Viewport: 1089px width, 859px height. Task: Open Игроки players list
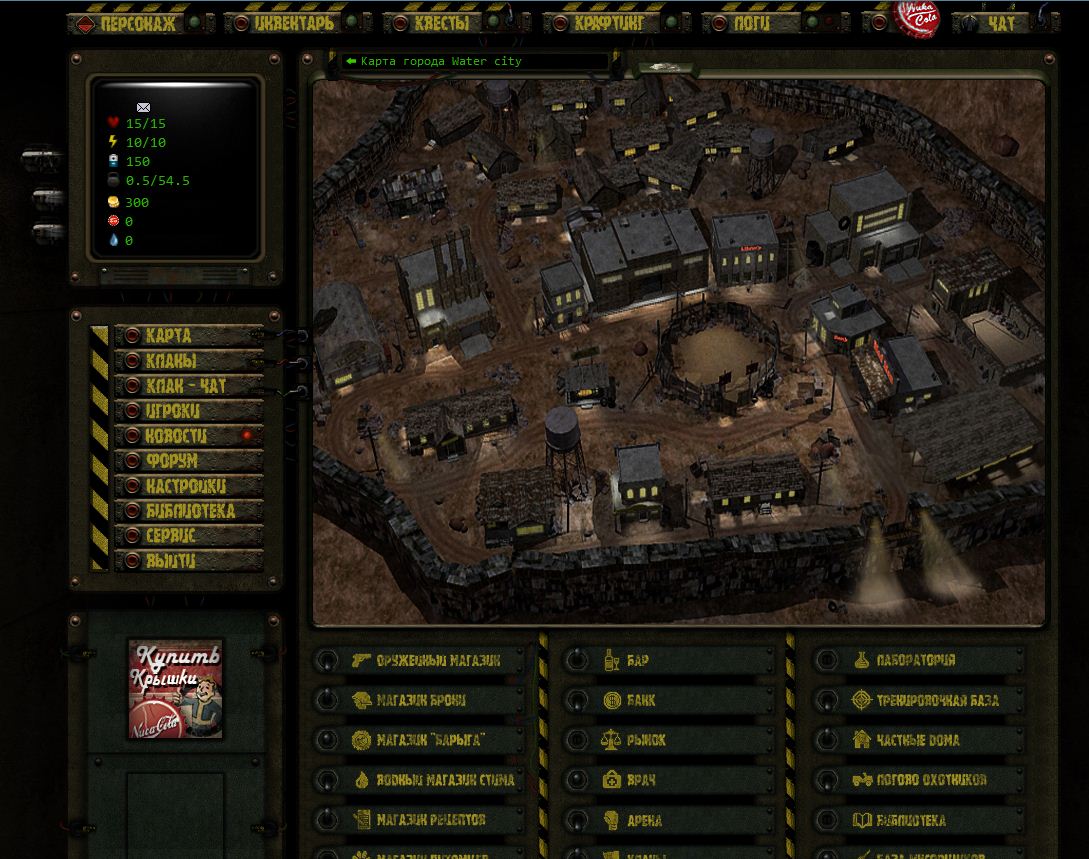click(188, 411)
